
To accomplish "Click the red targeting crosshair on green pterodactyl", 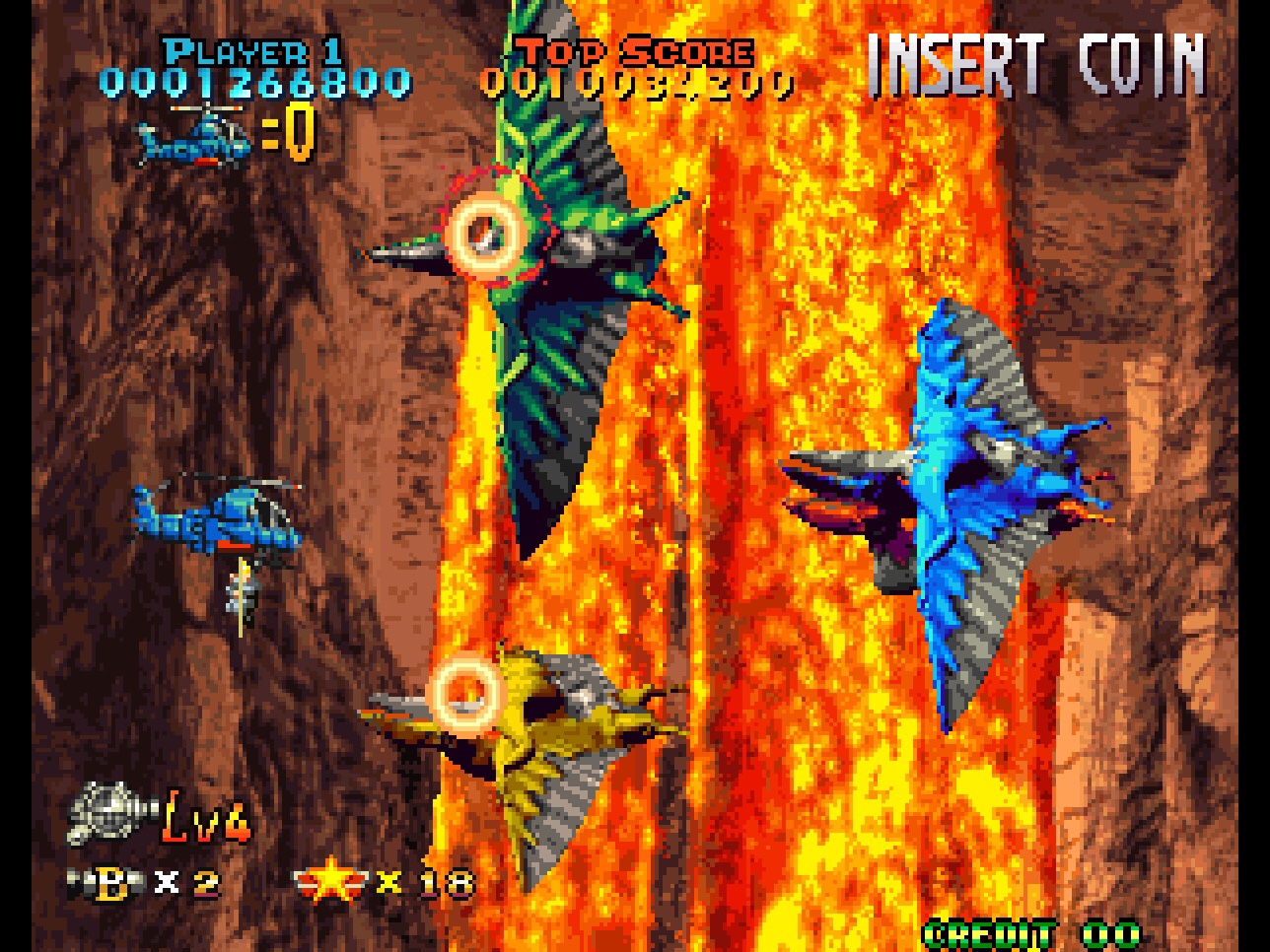I will coord(485,232).
